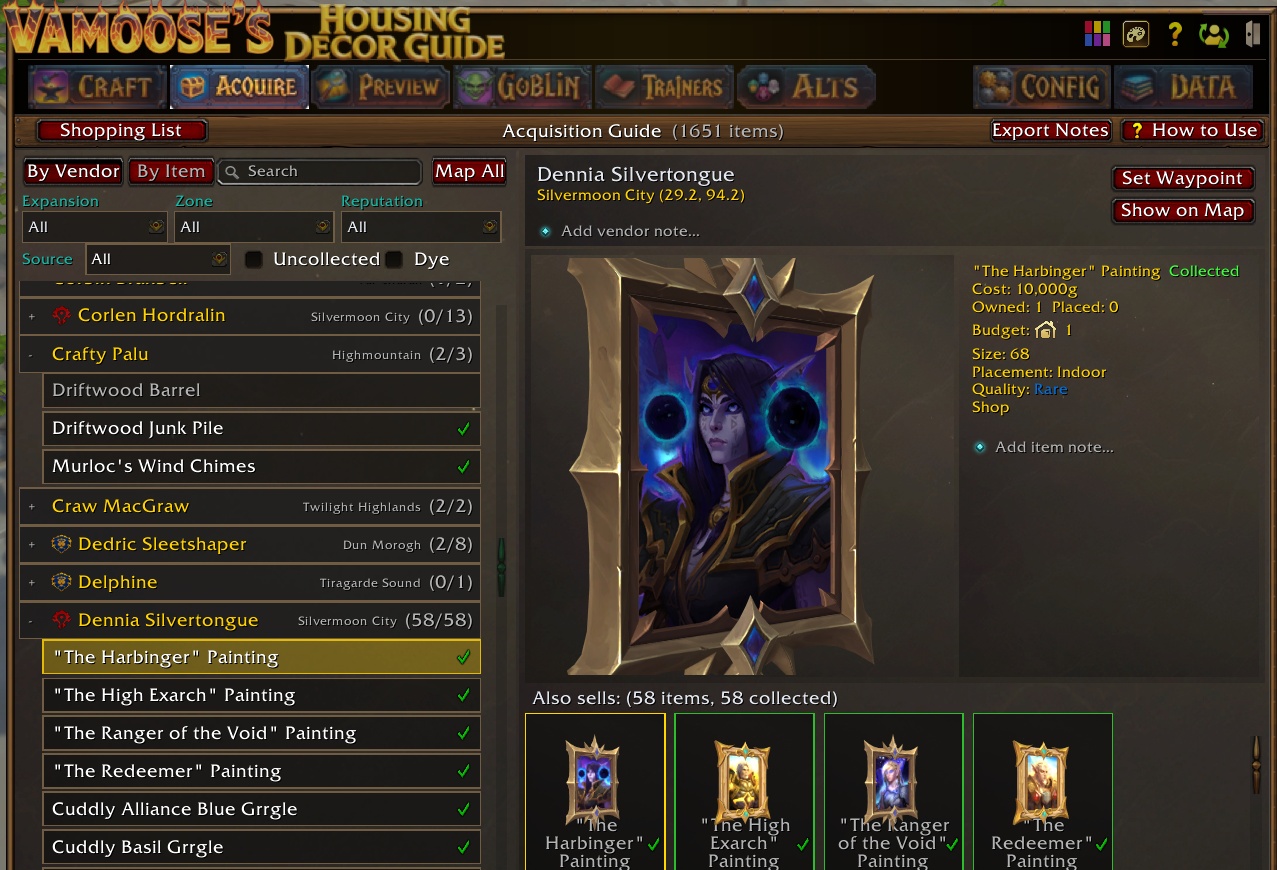Click Show on Map button
Screen dimensions: 1277x870
[x=1182, y=211]
